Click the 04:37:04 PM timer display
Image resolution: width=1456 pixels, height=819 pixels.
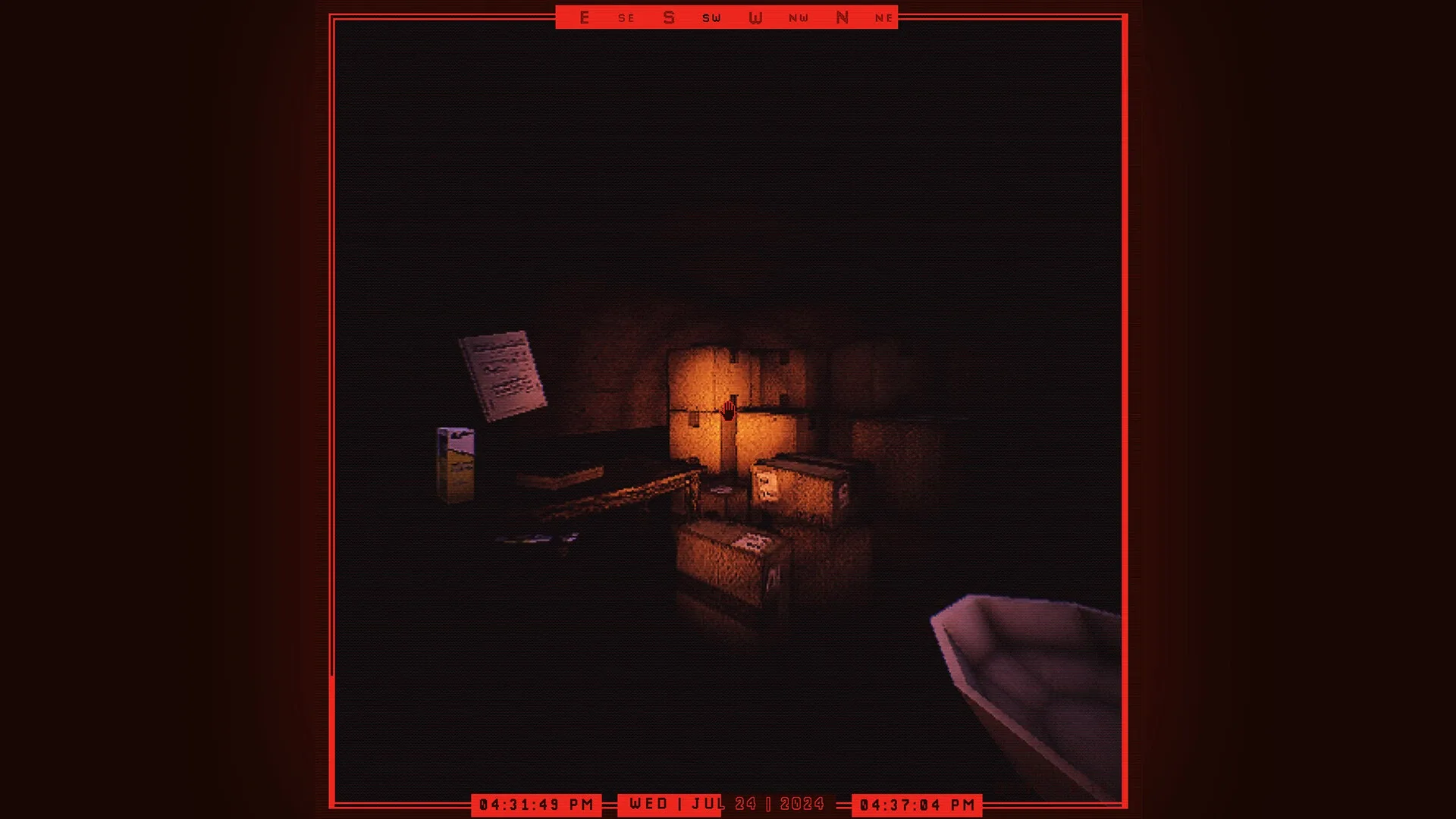coord(918,804)
